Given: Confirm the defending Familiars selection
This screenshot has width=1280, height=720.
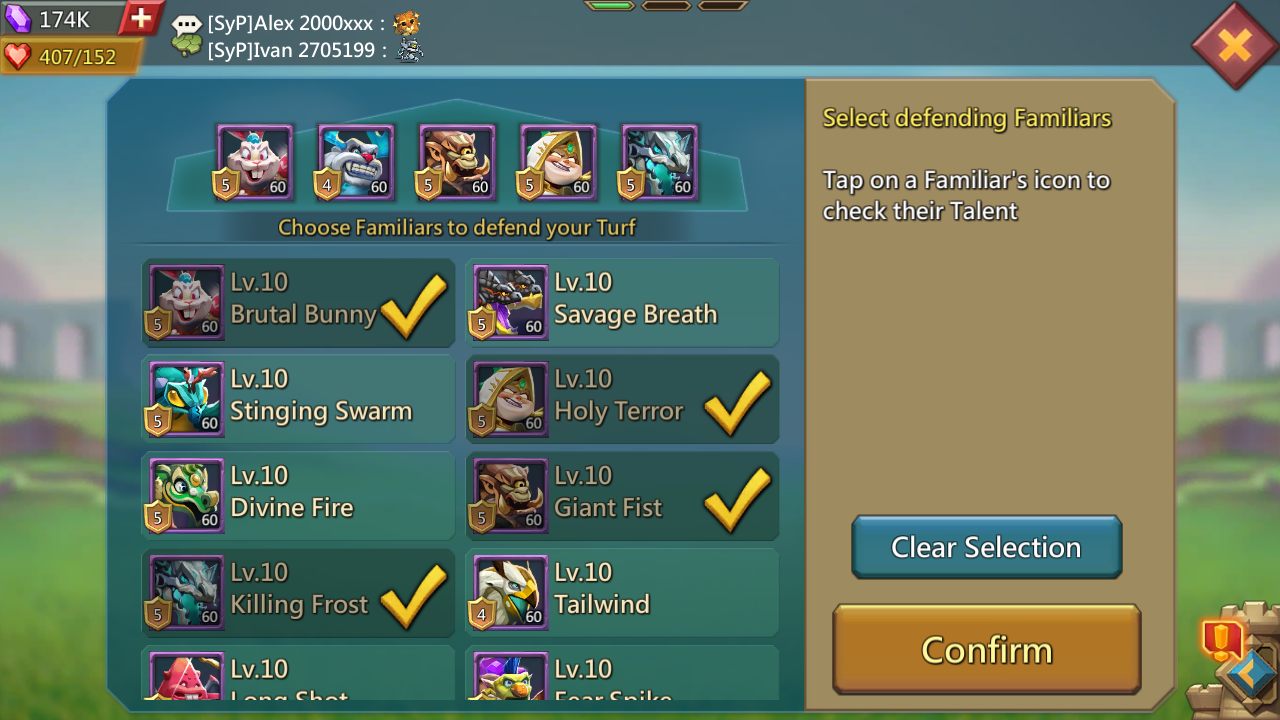Looking at the screenshot, I should pyautogui.click(x=986, y=649).
